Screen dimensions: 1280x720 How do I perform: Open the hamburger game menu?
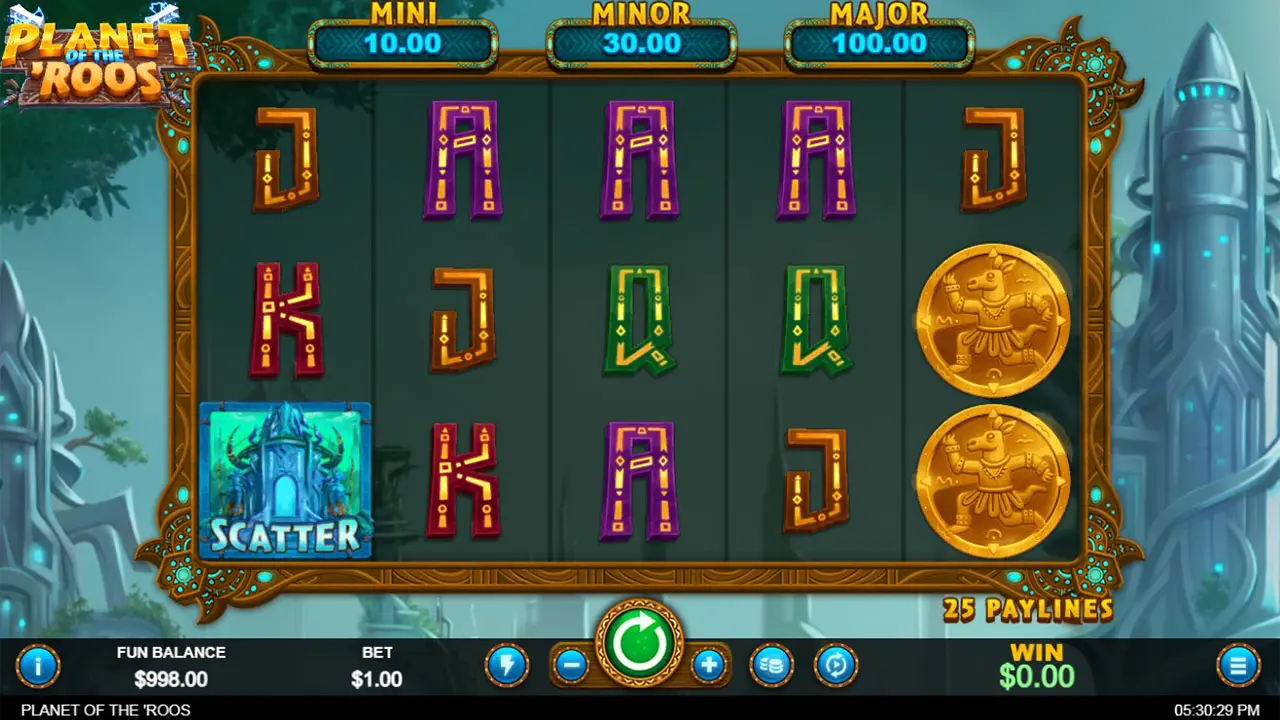(1237, 665)
